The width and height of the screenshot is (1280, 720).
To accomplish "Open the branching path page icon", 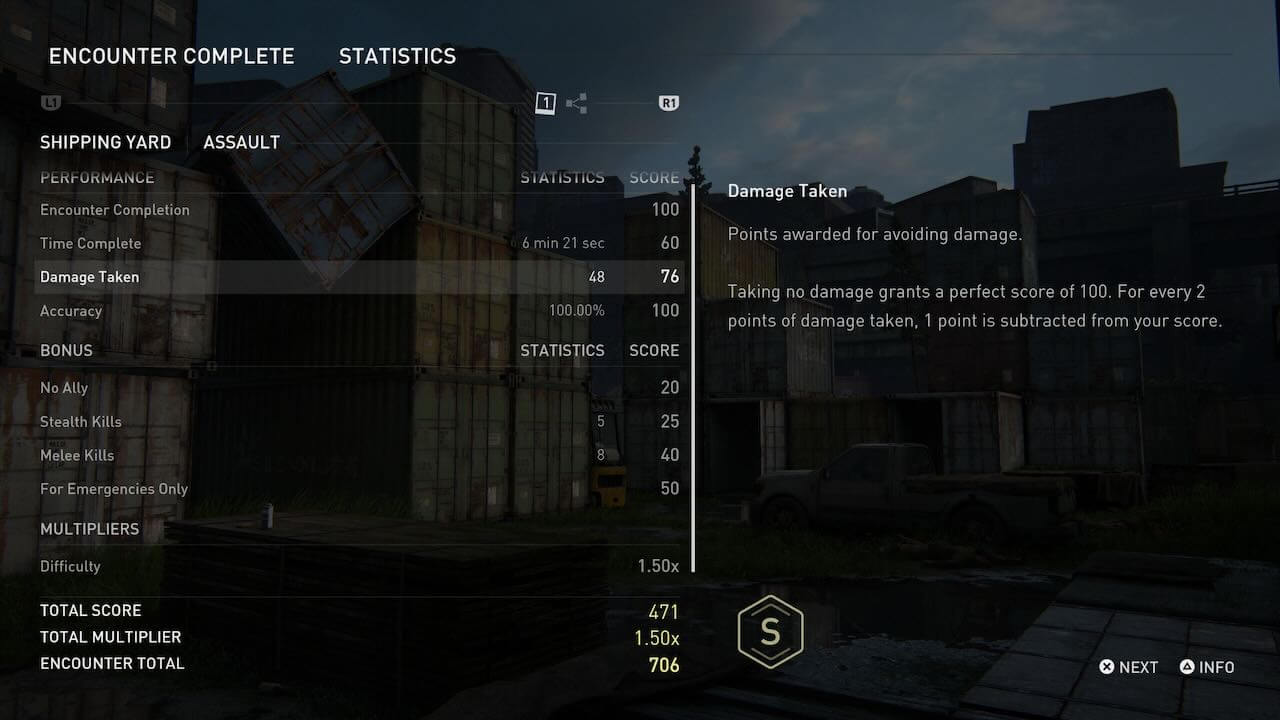I will pyautogui.click(x=576, y=103).
